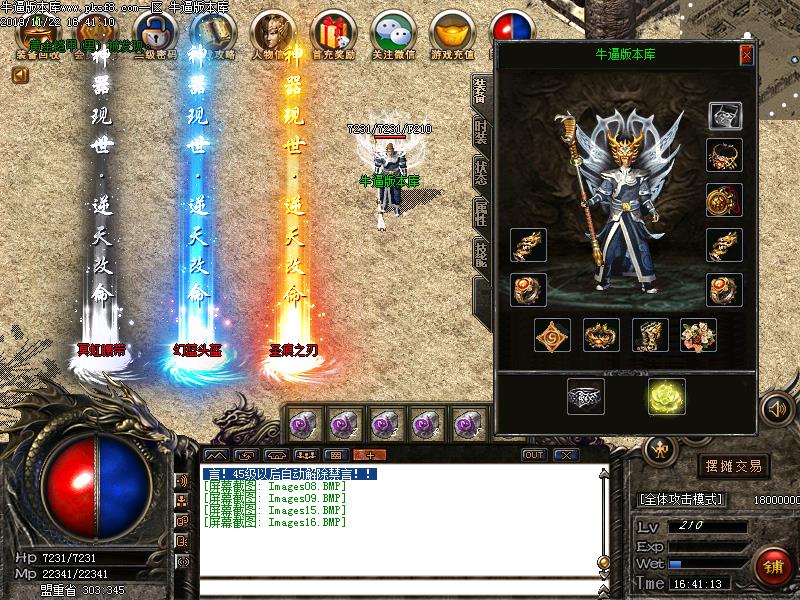The width and height of the screenshot is (800, 600).
Task: Select the golden belt equipment slot
Action: (x=601, y=335)
